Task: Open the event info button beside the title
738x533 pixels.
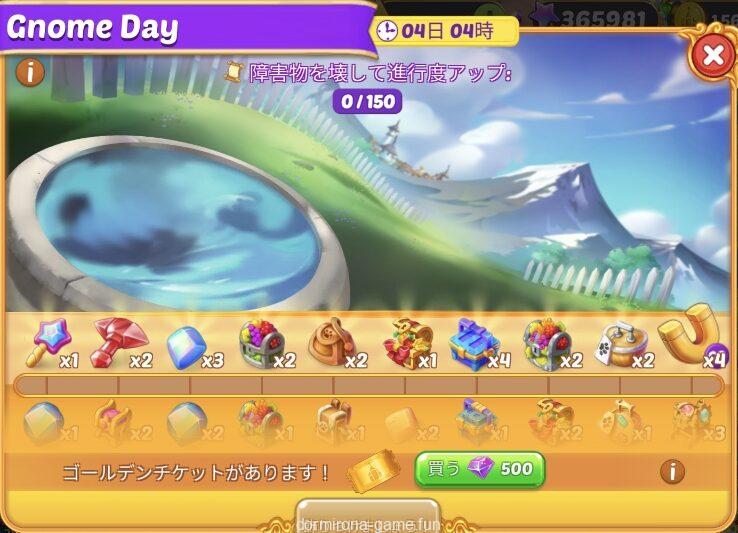Action: 31,73
